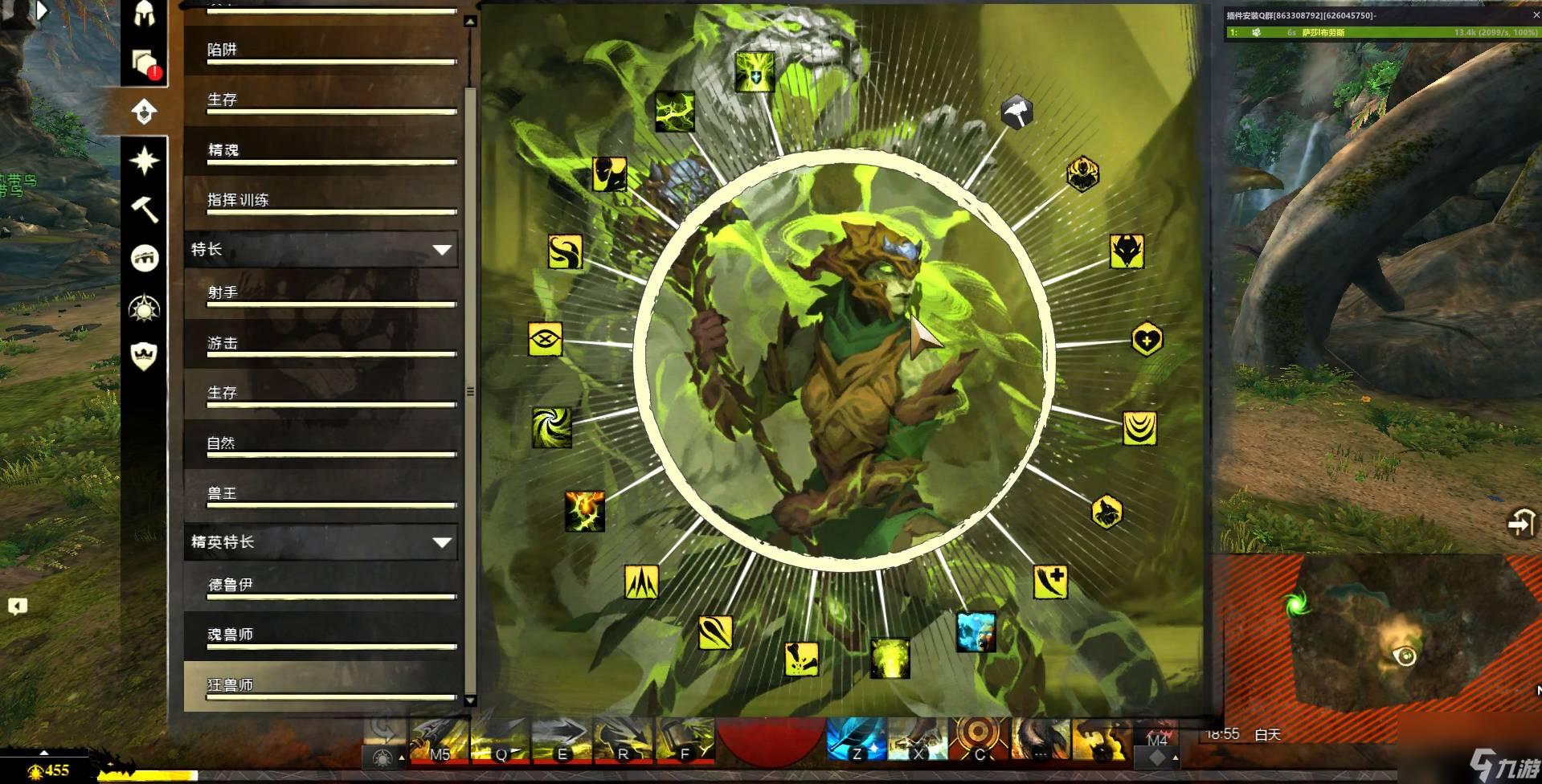Select the 指挥训练 entry
1542x784 pixels.
click(321, 201)
